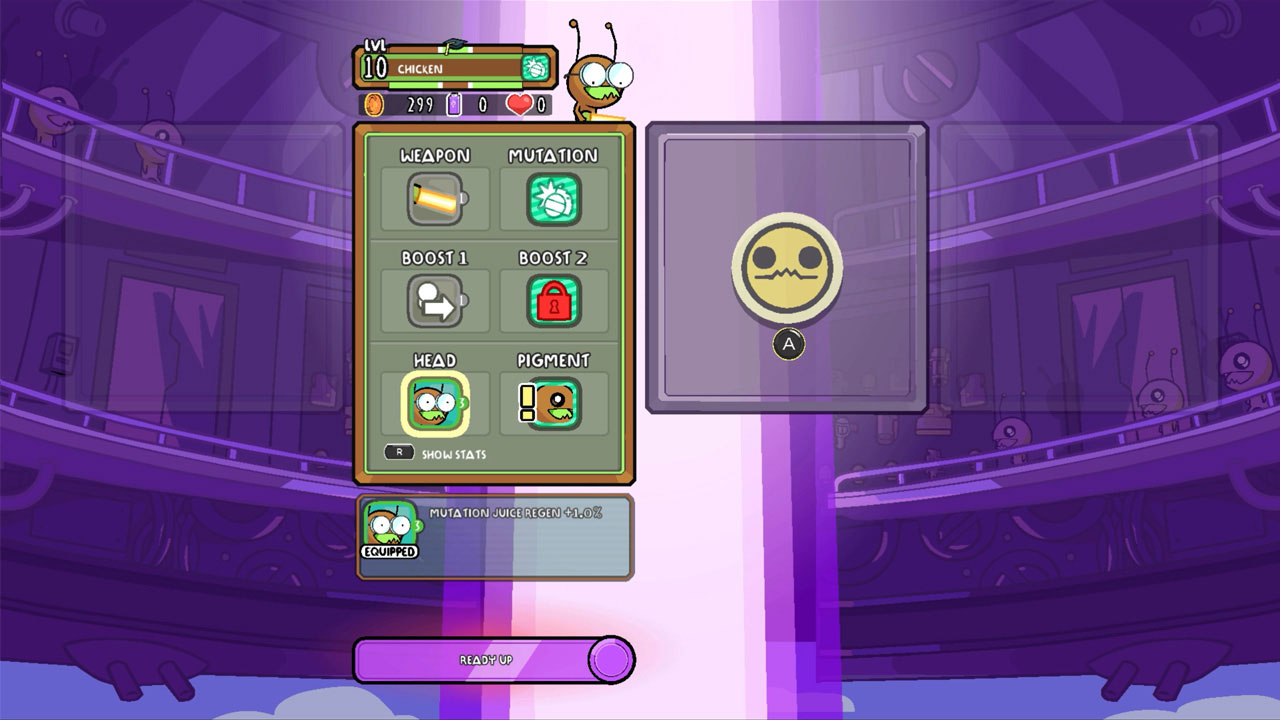The image size is (1280, 720).
Task: Click the A button prompt below the emoji
Action: 789,344
